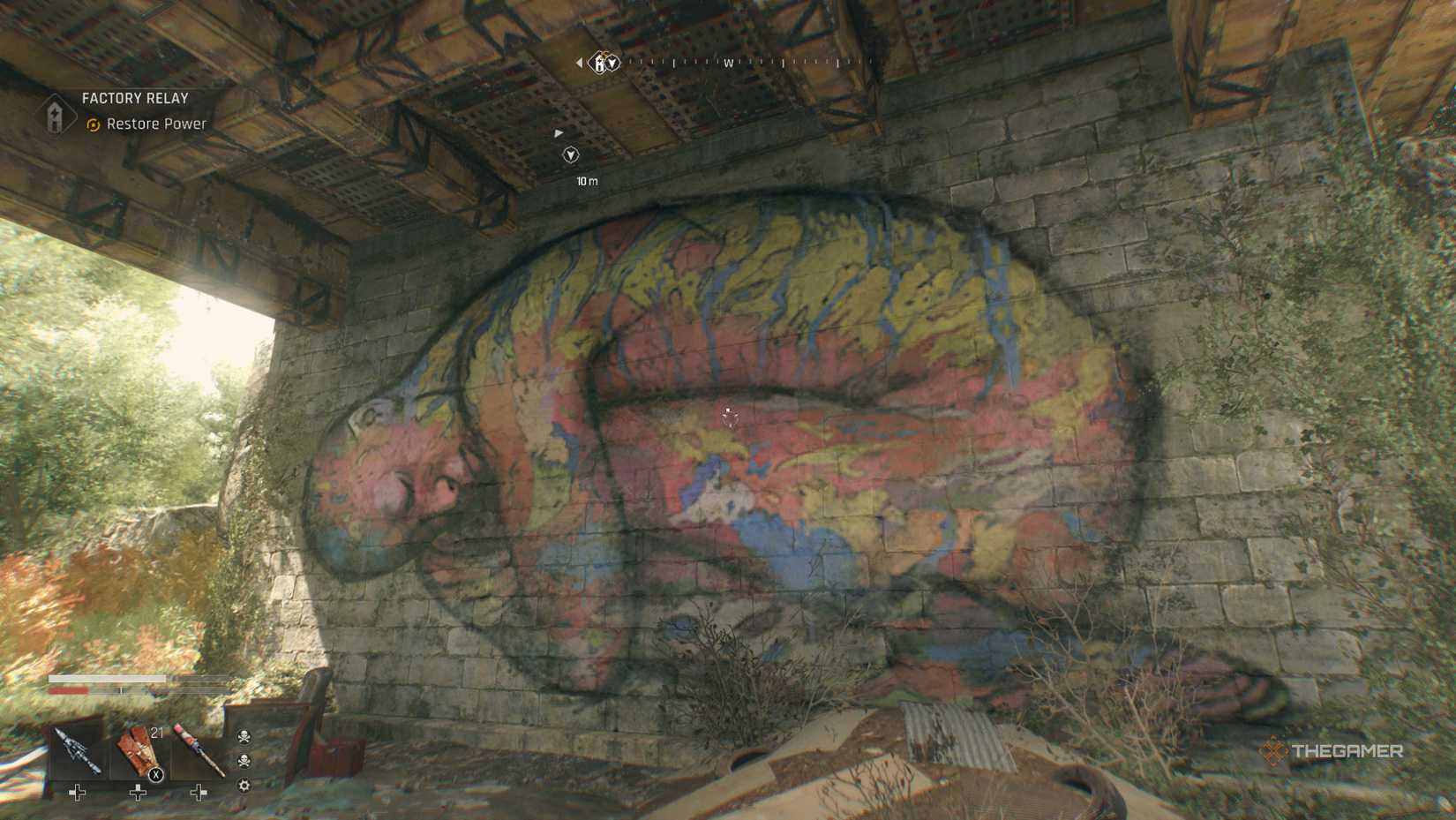The height and width of the screenshot is (820, 1456).
Task: Click the compass bar showing West
Action: click(729, 63)
